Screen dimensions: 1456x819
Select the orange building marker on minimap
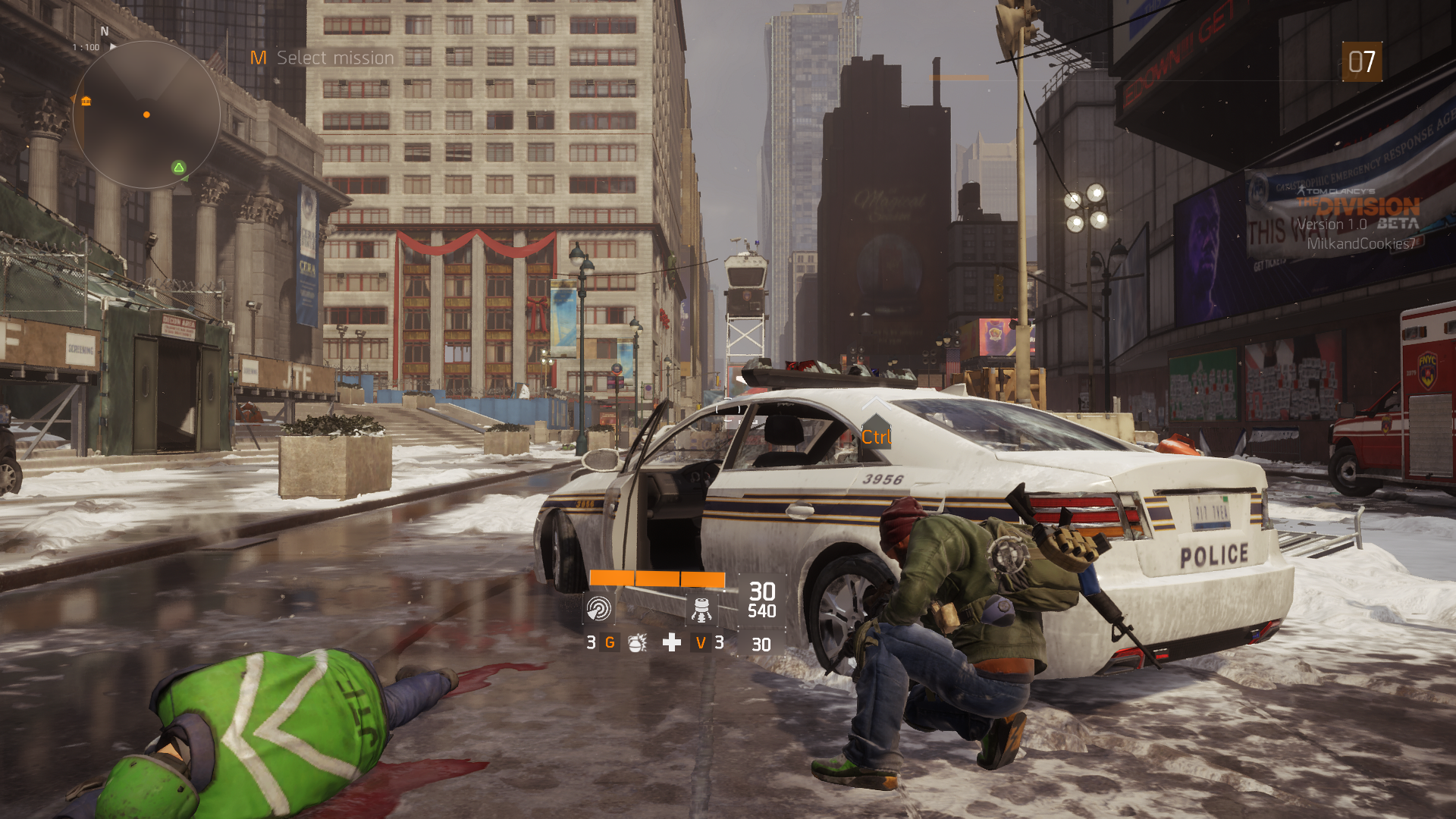(x=86, y=101)
